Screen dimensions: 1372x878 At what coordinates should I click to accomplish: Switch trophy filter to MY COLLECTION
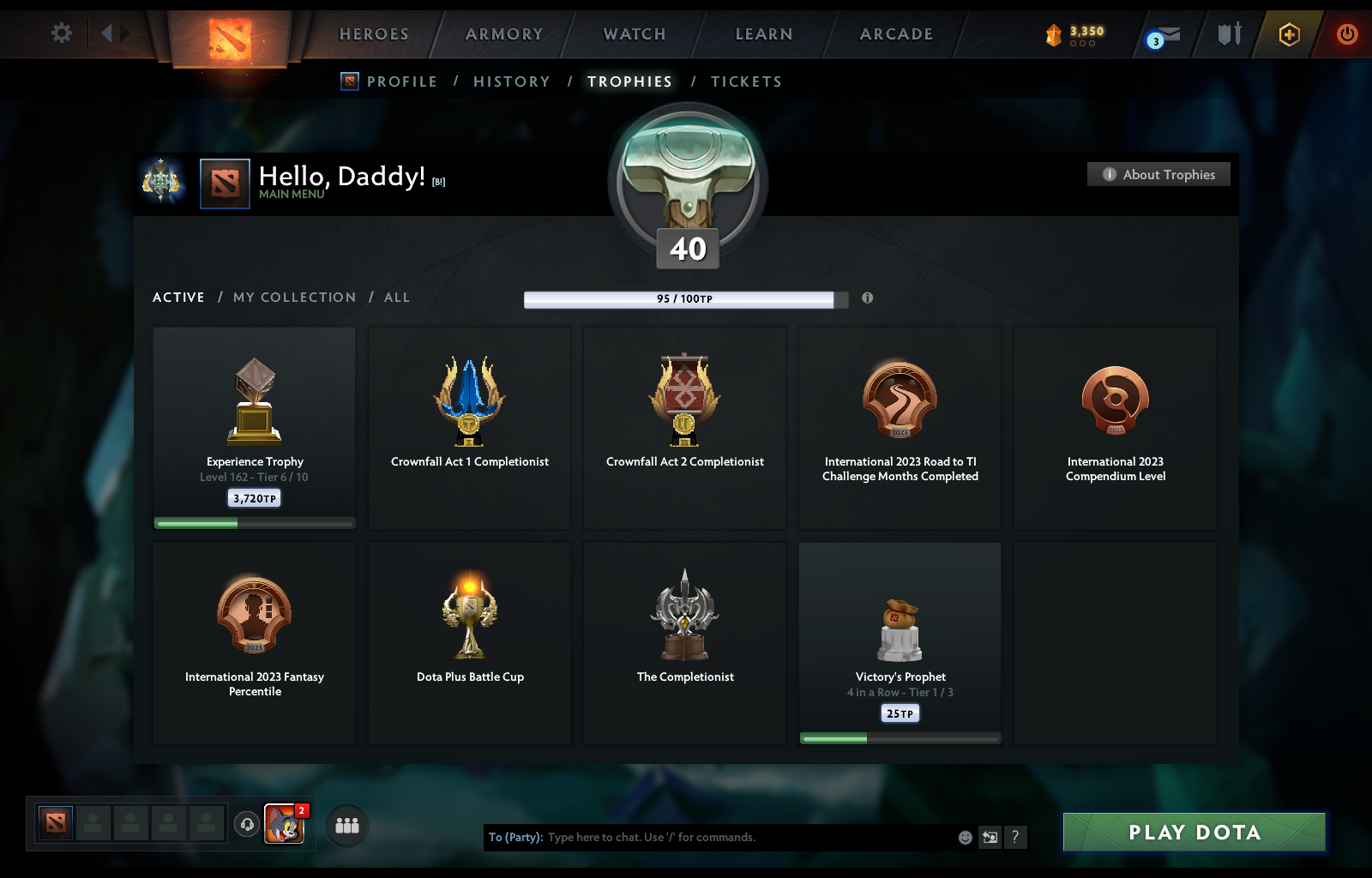pos(294,298)
